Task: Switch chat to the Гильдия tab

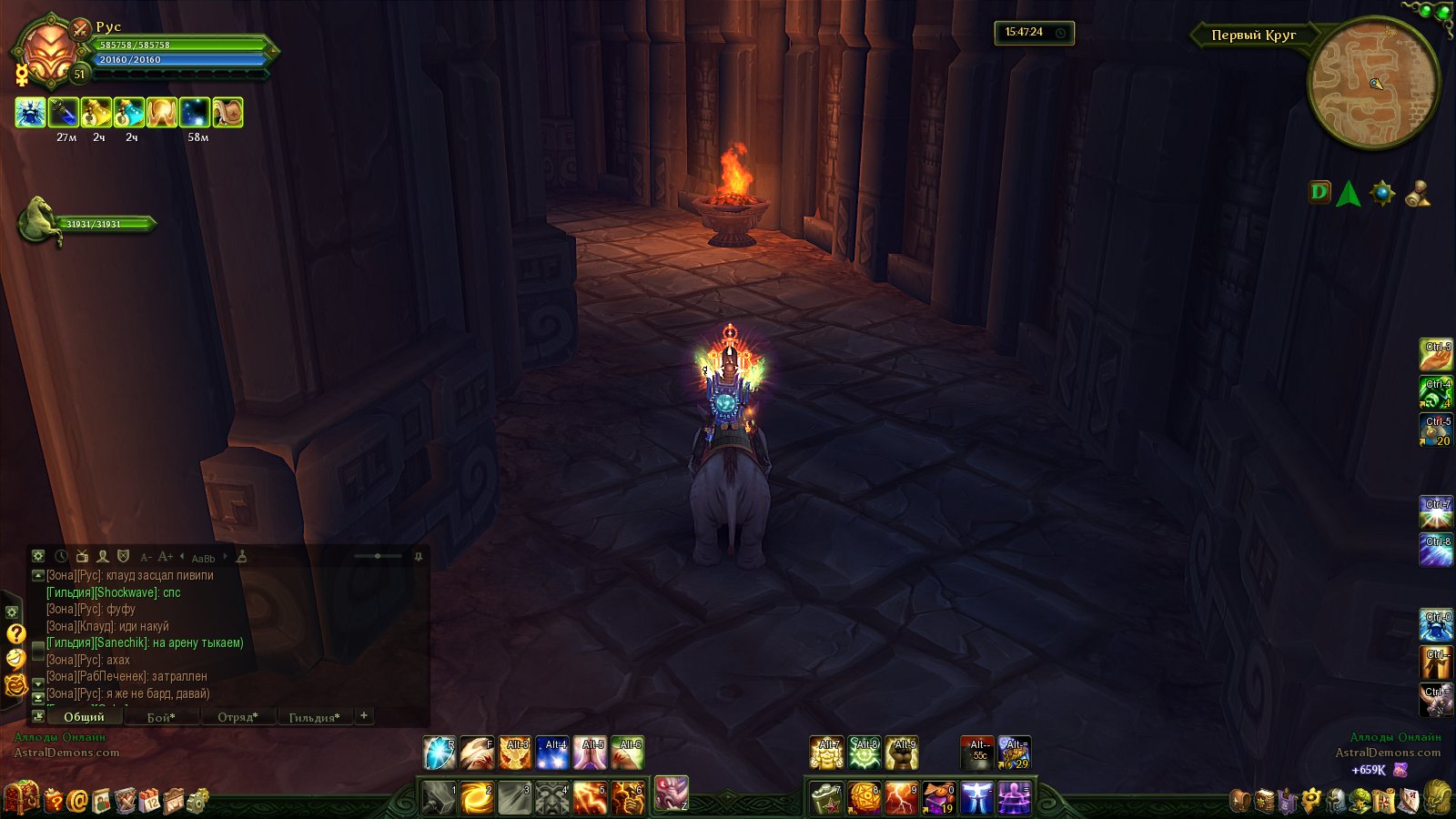Action: point(314,717)
